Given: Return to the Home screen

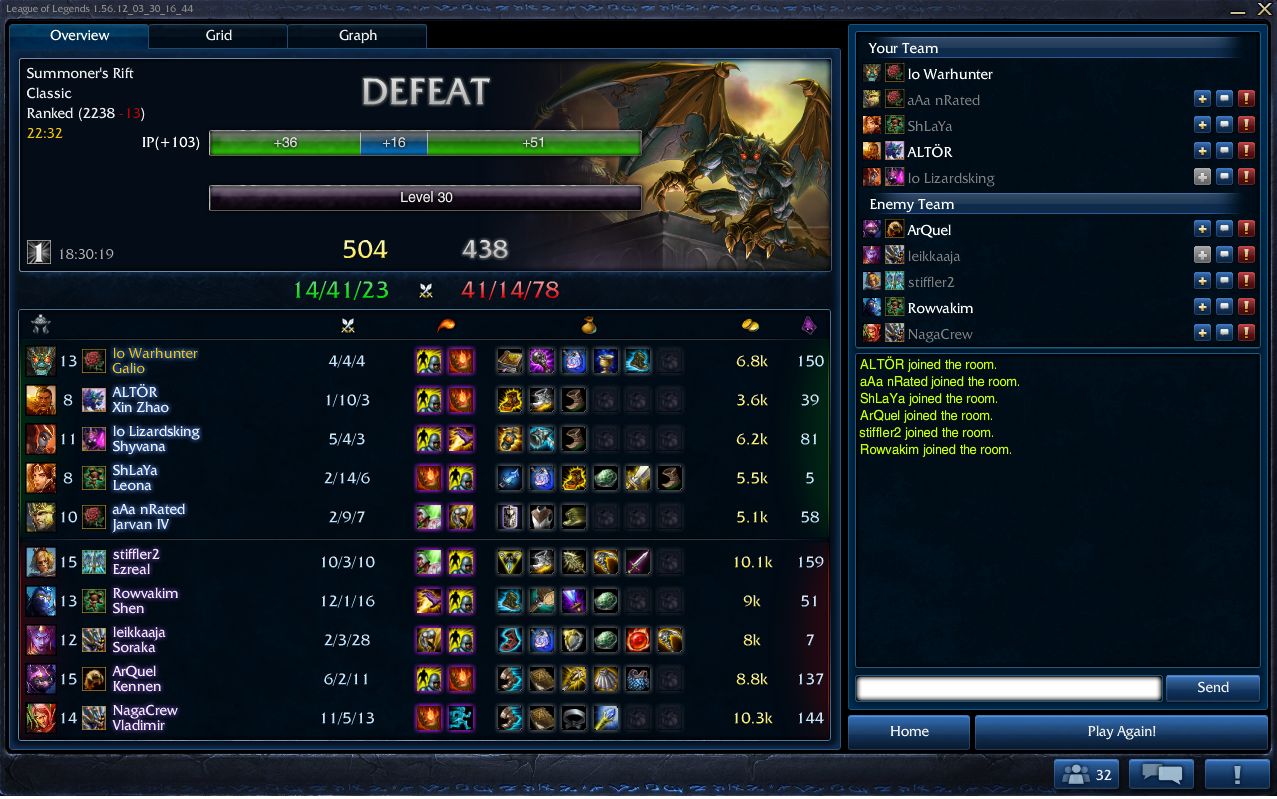Looking at the screenshot, I should (909, 731).
